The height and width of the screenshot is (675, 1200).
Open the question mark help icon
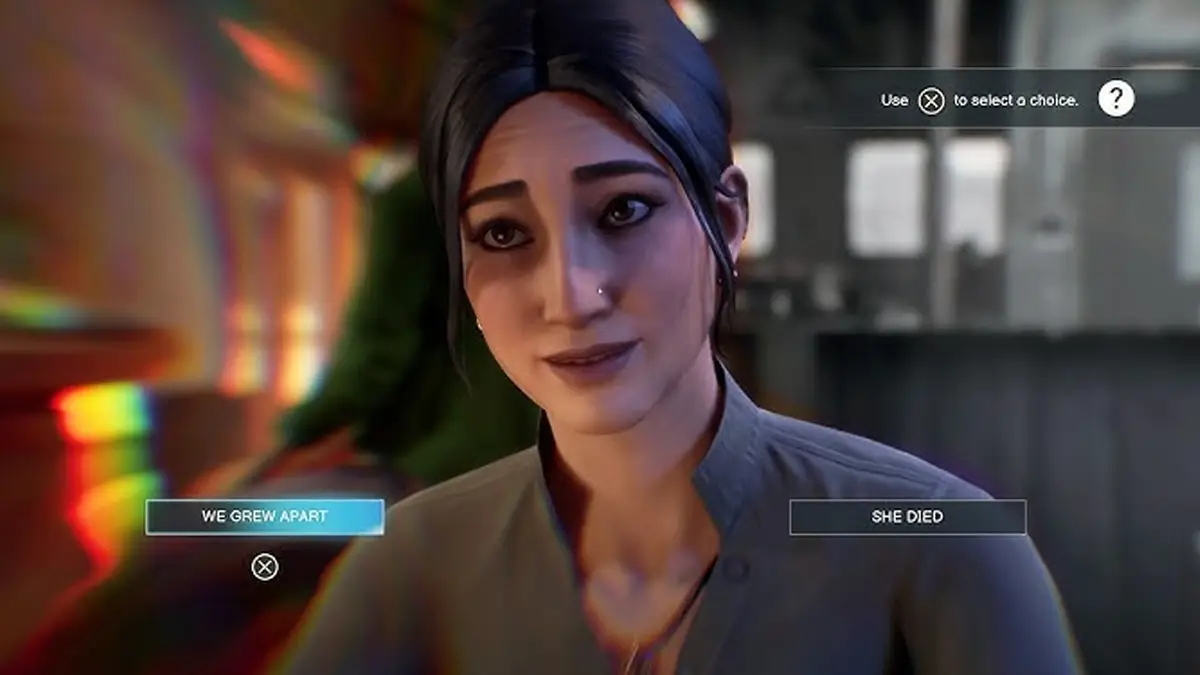[x=1116, y=99]
